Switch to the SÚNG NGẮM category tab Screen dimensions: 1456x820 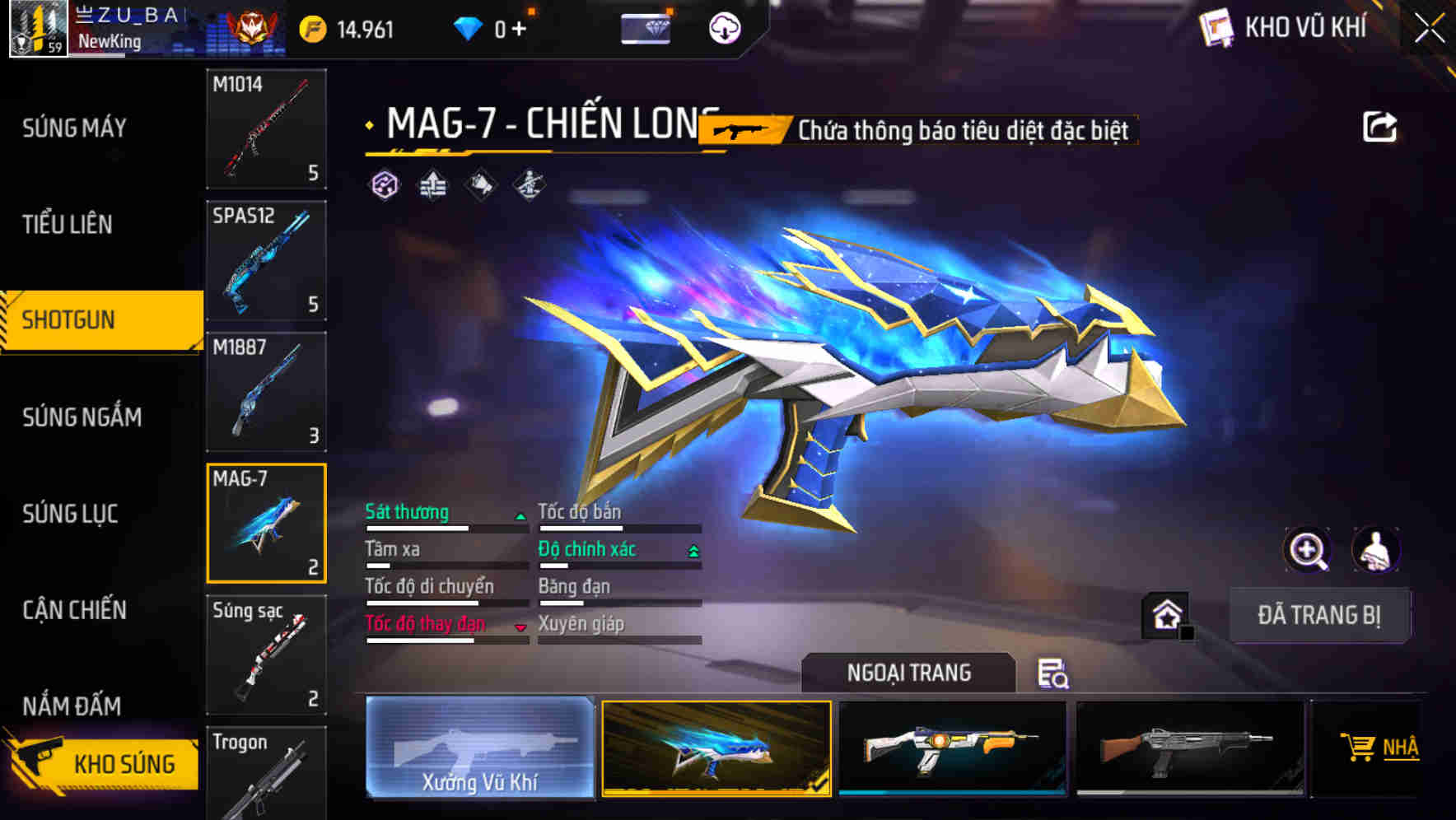click(80, 417)
